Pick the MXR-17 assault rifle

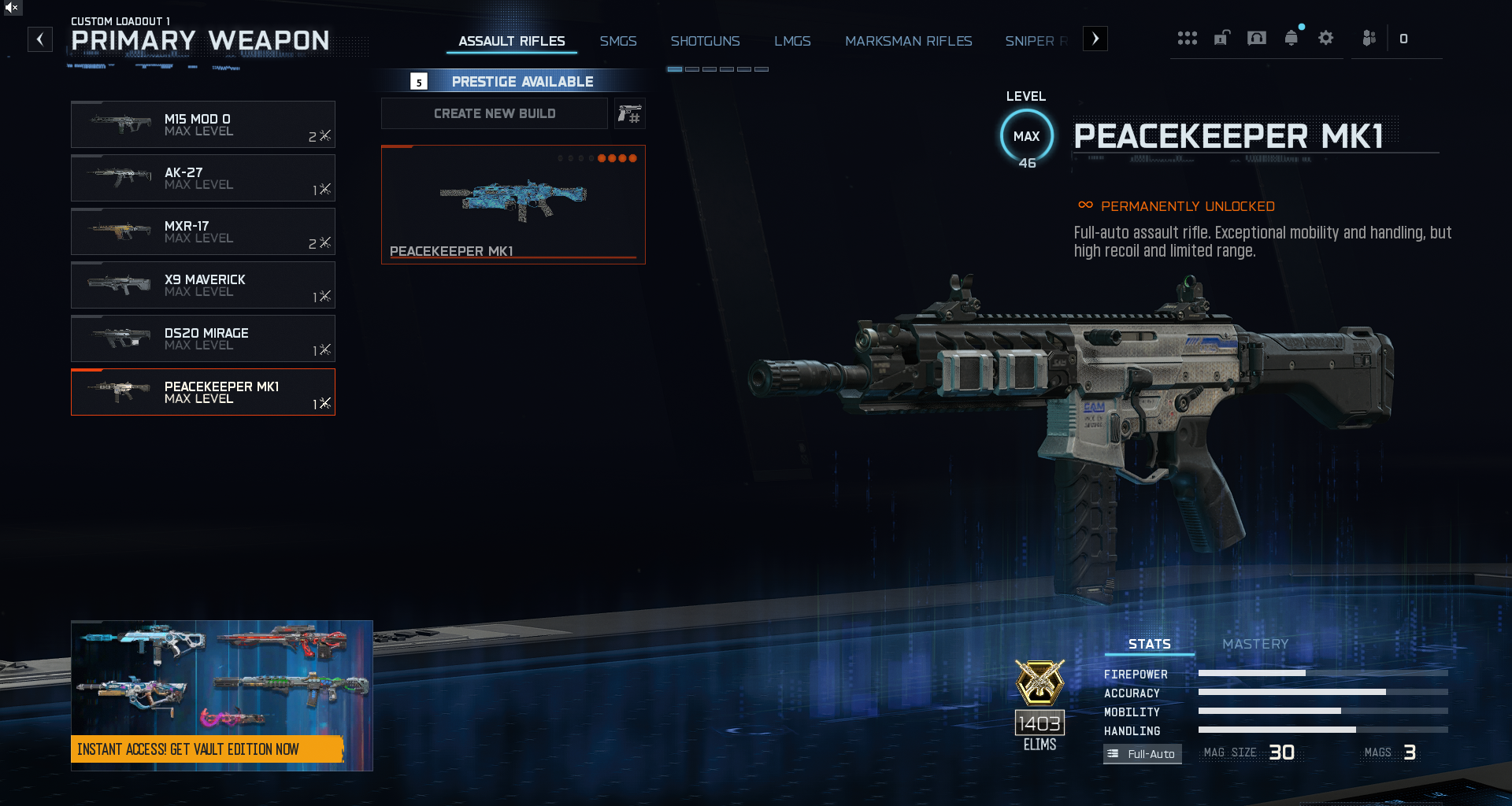pyautogui.click(x=203, y=231)
